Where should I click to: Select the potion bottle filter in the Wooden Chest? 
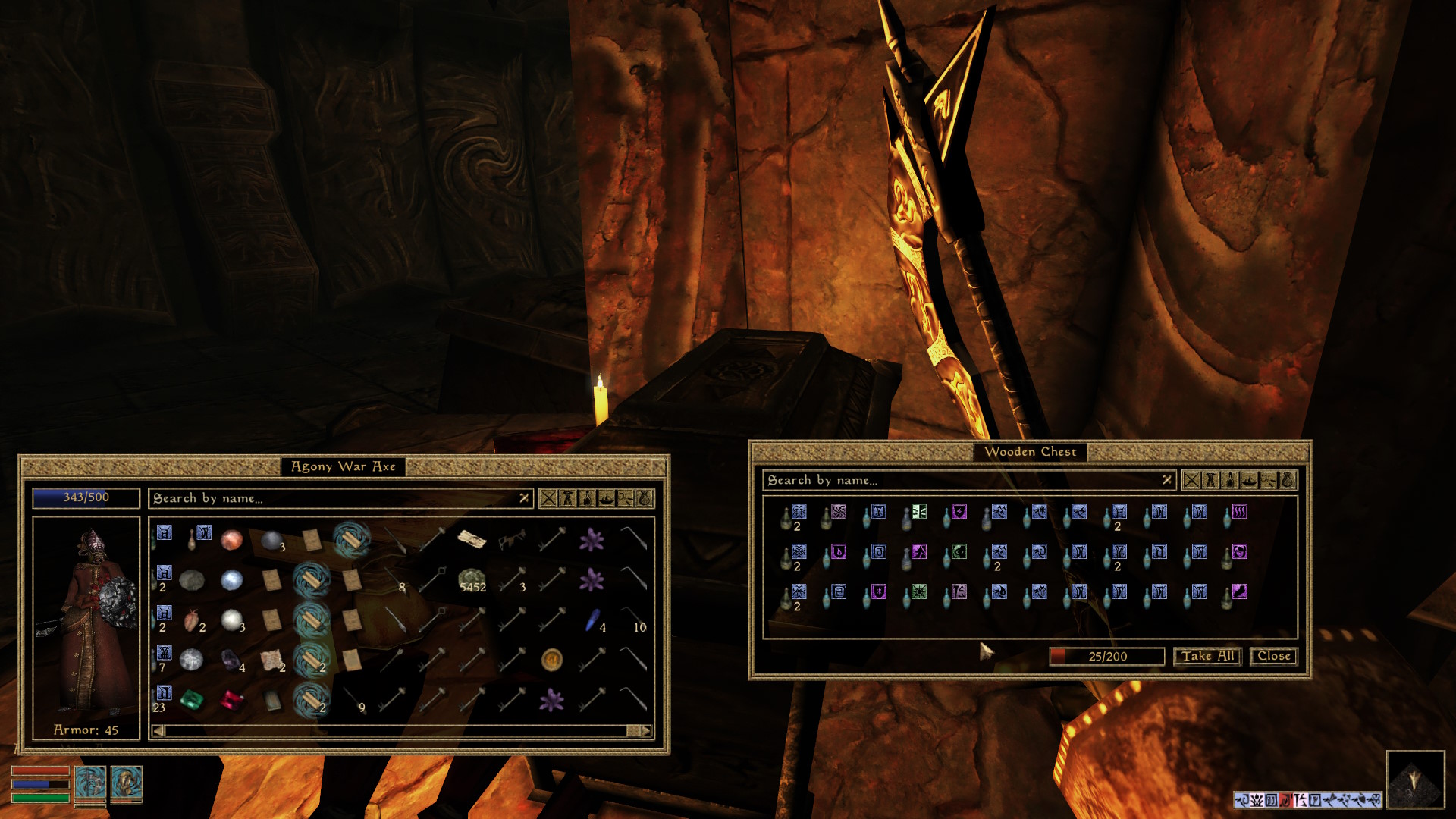(1230, 481)
